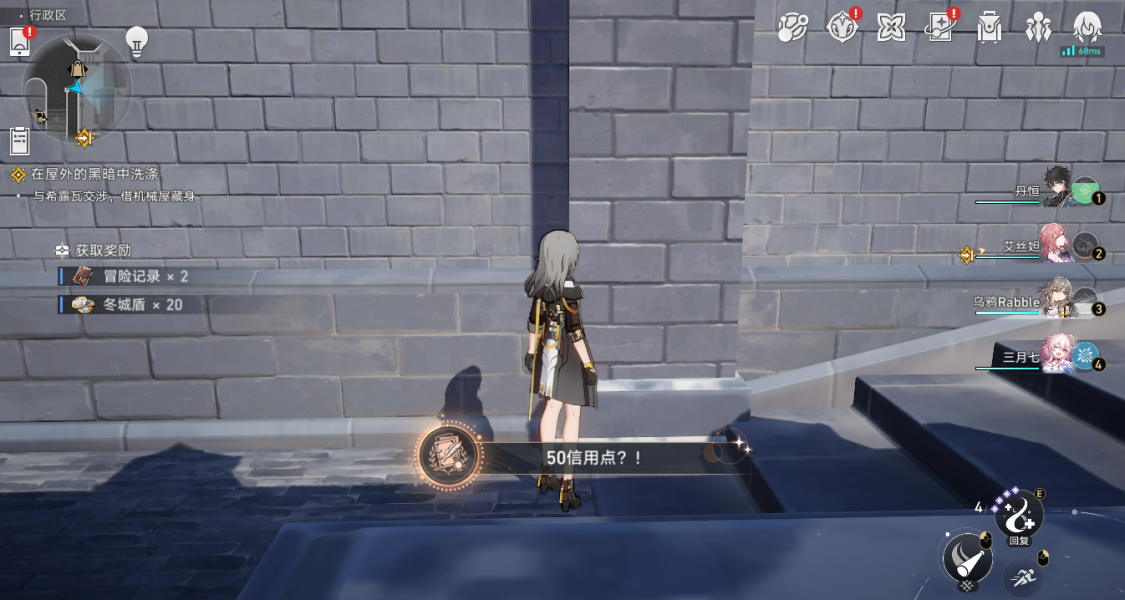
Task: Open the four-petal flower icon
Action: pos(891,27)
